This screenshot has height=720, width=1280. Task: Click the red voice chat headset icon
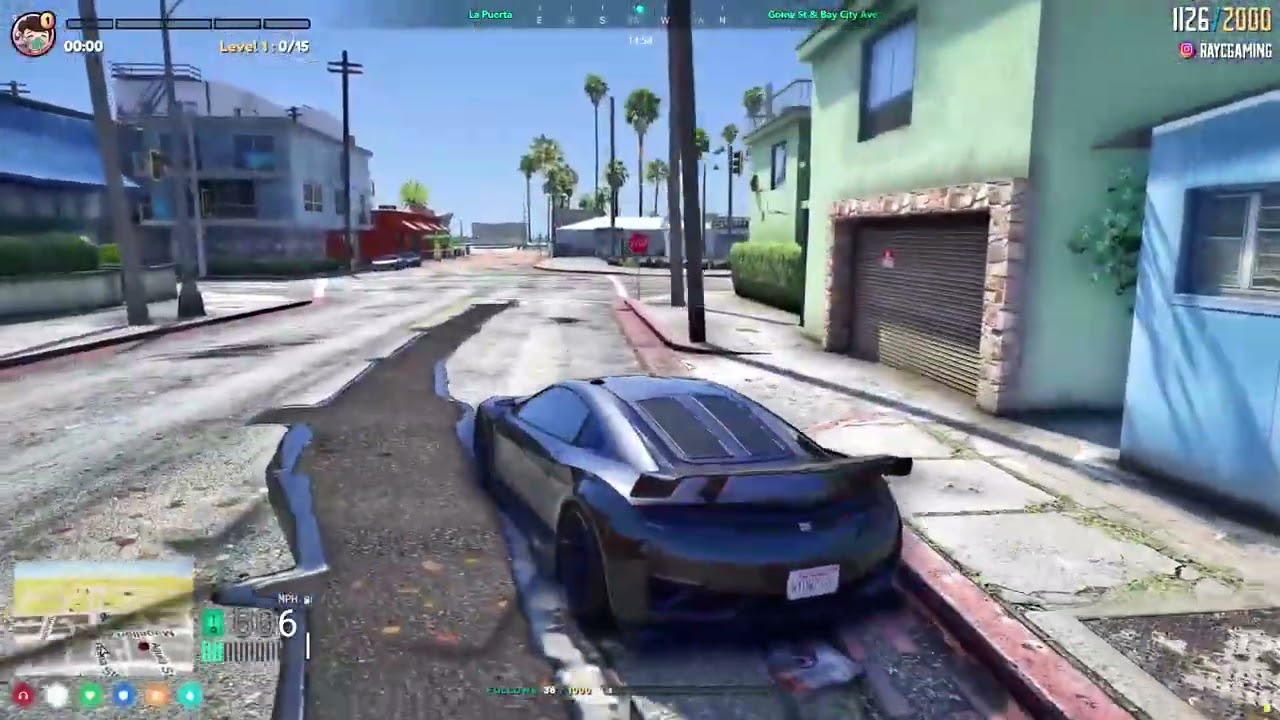[23, 694]
